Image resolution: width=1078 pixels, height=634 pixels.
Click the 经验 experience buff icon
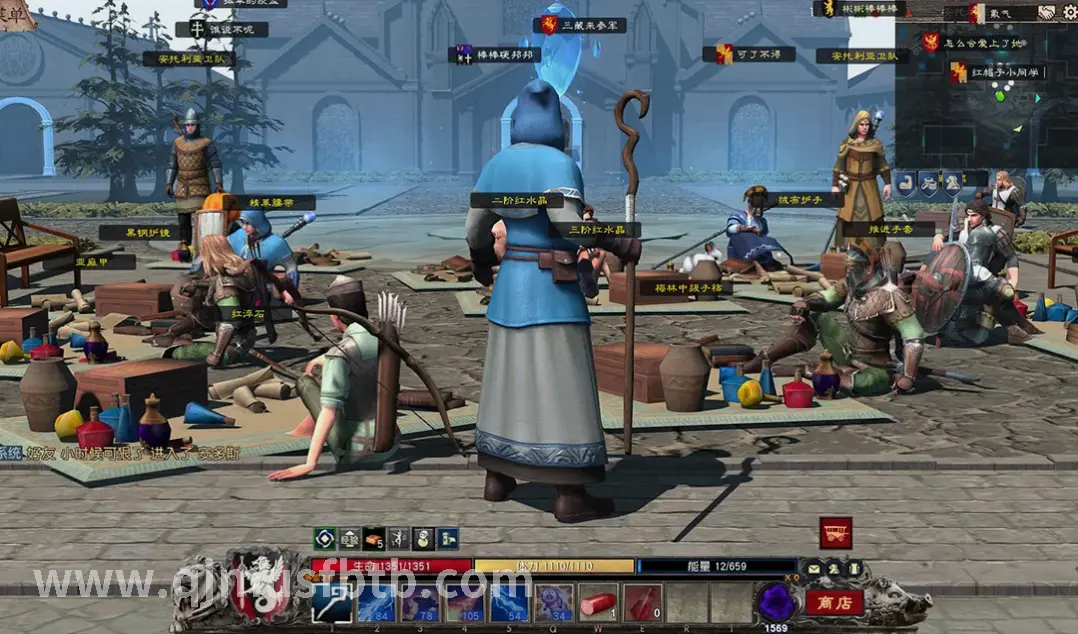pyautogui.click(x=349, y=539)
